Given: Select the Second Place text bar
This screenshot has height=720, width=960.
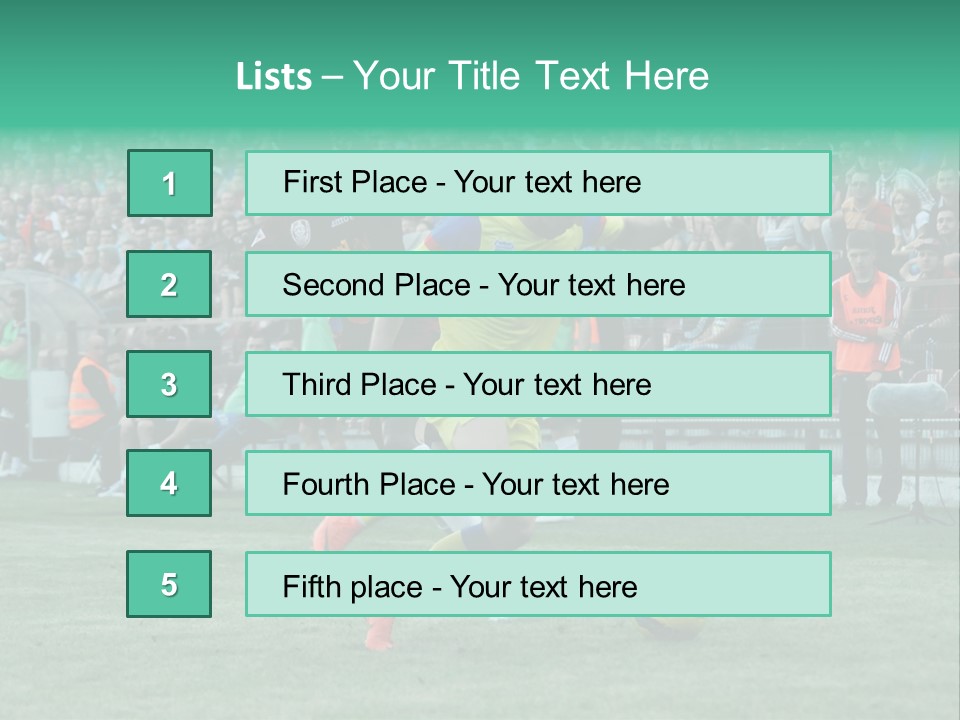Looking at the screenshot, I should click(x=538, y=284).
